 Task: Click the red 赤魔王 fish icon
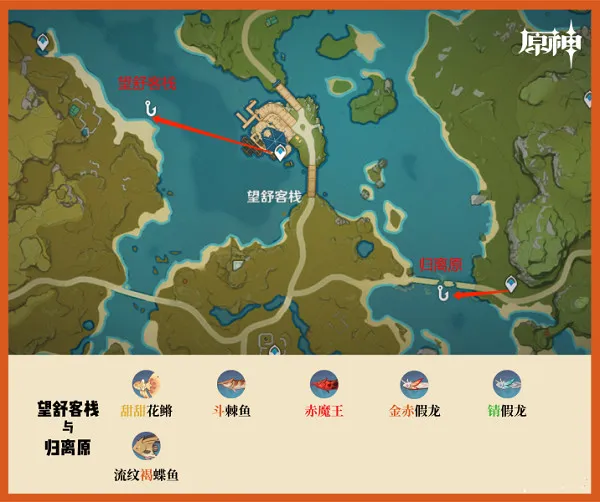[x=323, y=384]
